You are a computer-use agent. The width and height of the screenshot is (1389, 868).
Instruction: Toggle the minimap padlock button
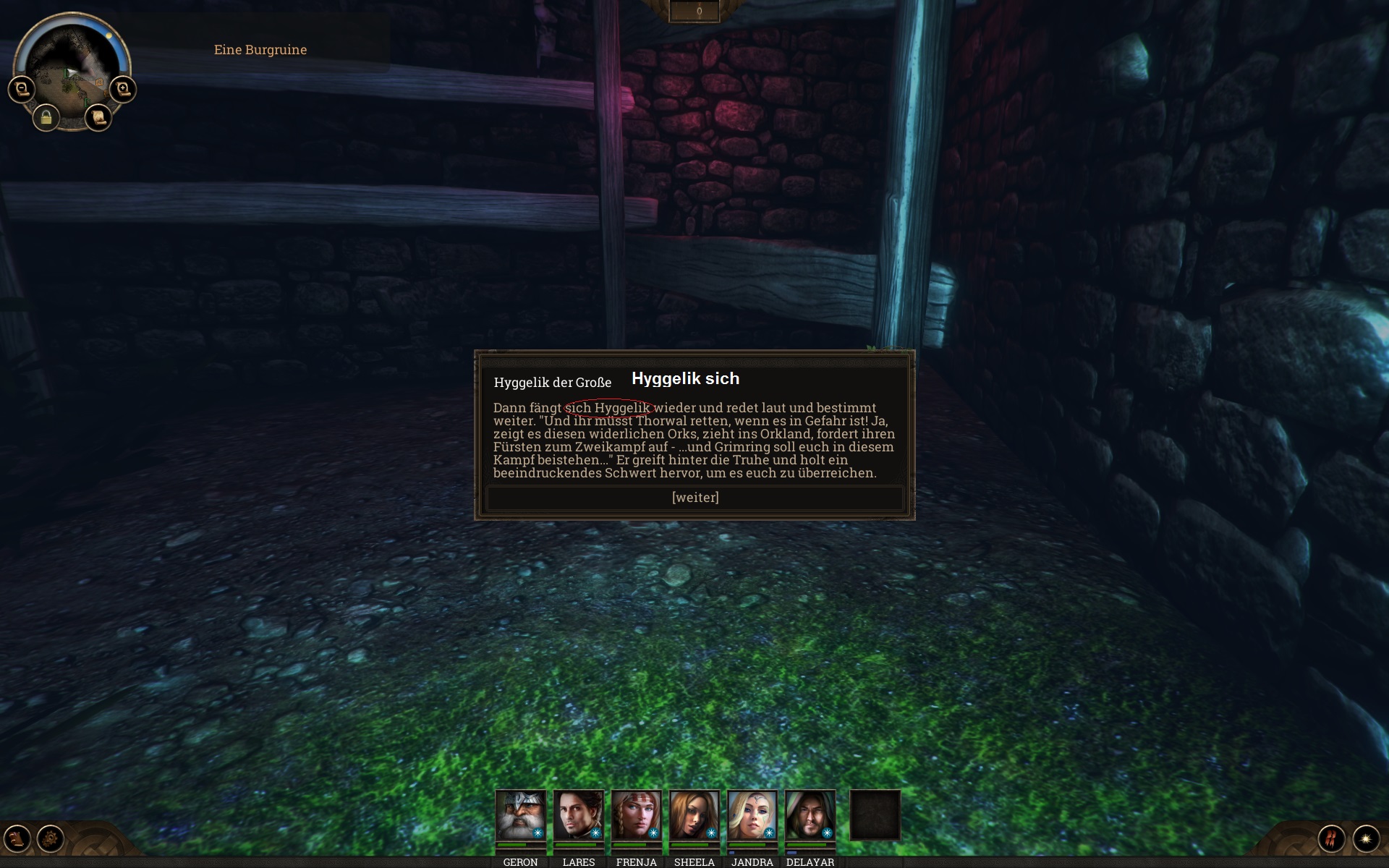pos(46,117)
